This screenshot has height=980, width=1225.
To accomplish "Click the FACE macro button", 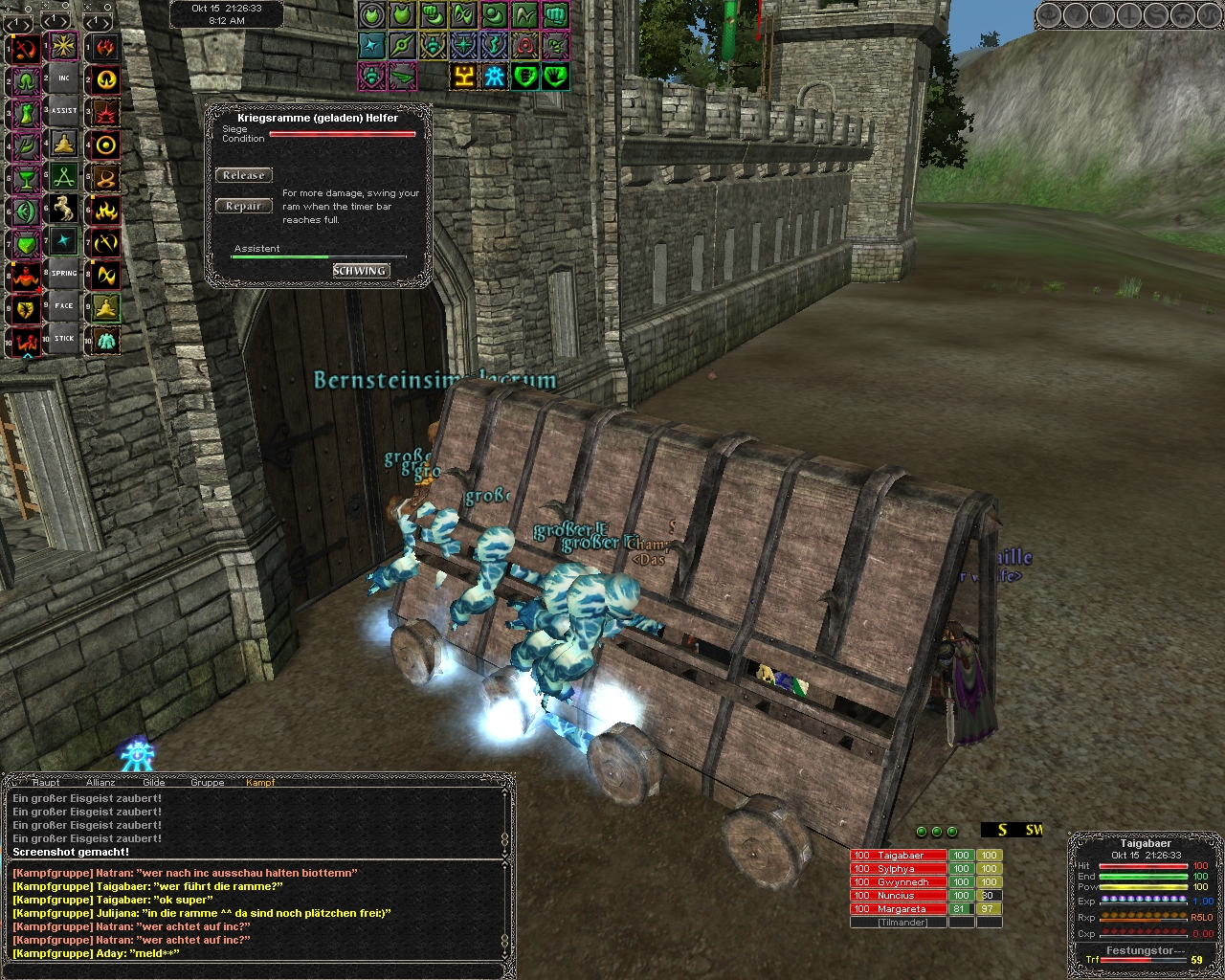I will point(64,306).
